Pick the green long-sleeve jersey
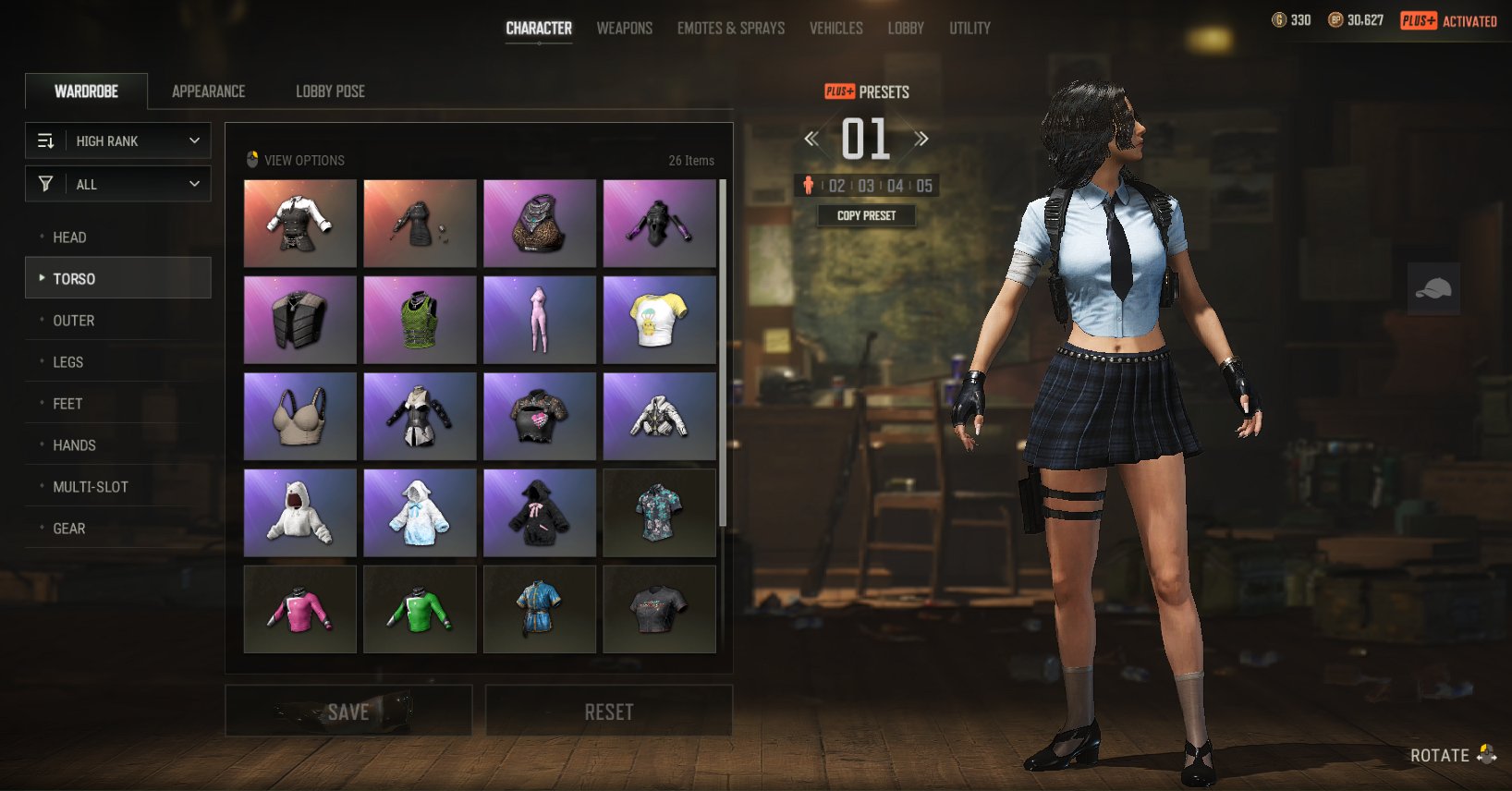 [420, 609]
